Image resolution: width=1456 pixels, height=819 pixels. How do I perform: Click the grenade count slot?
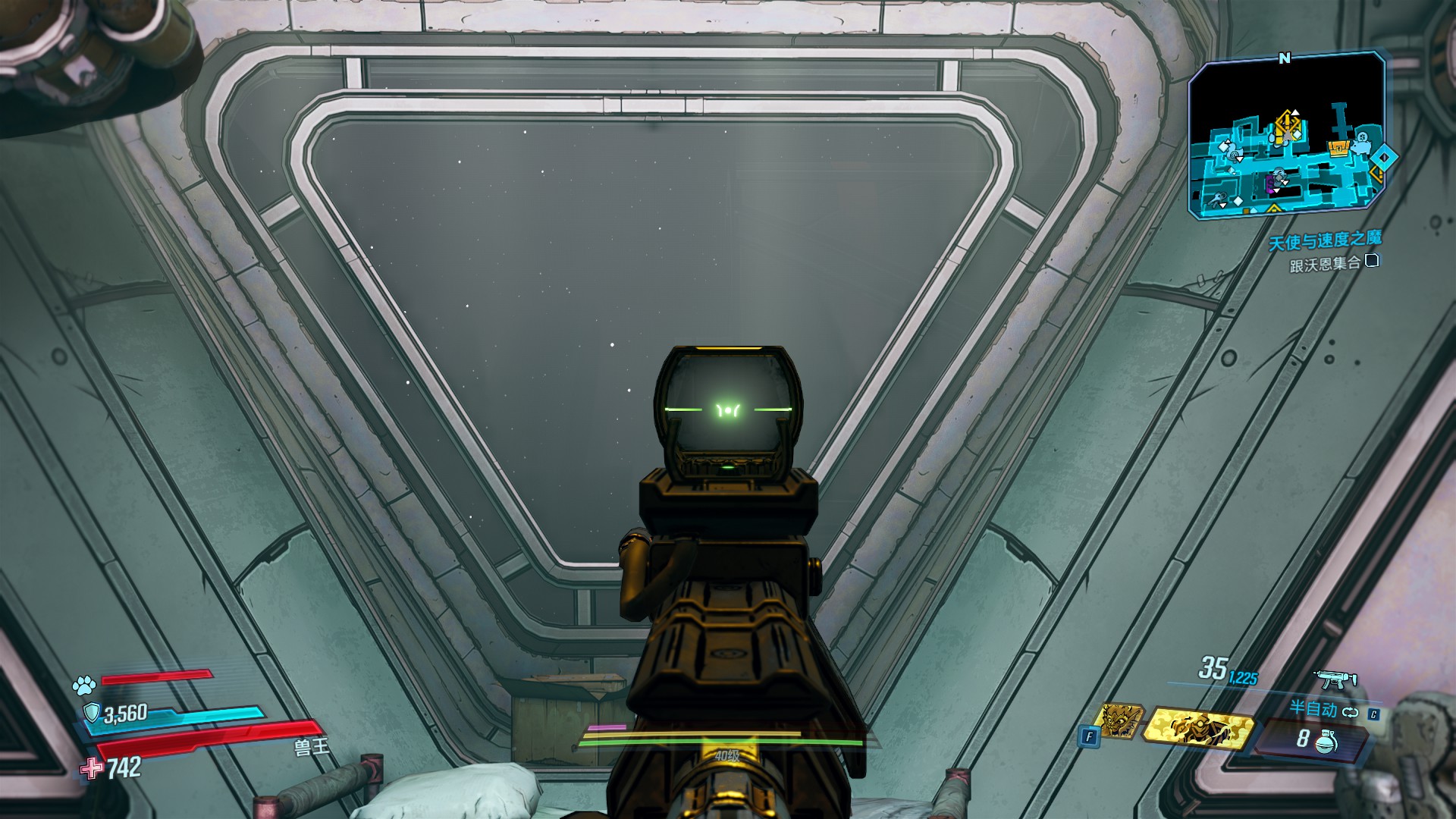pos(1313,739)
